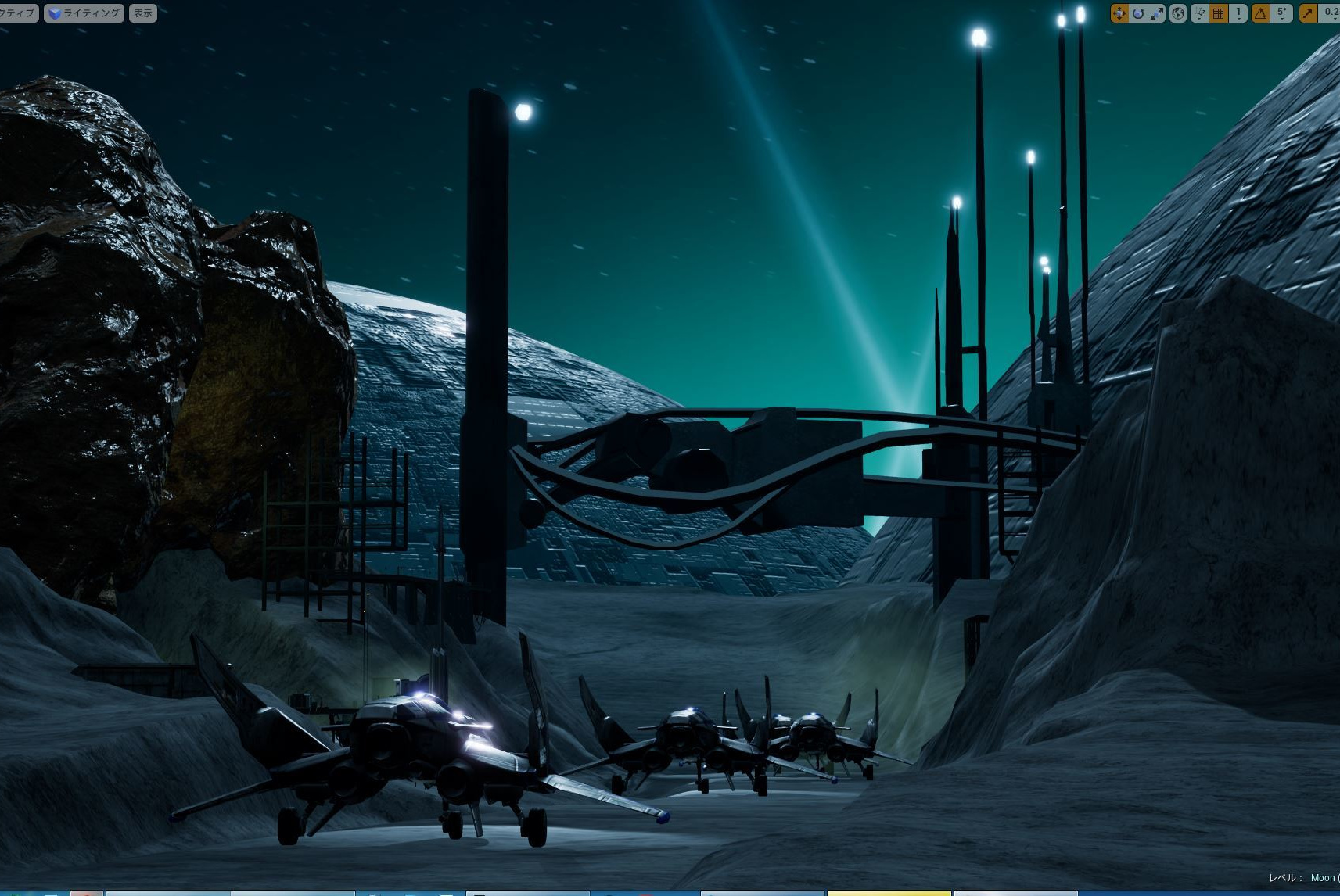Switch to the scale gizmo tool

coord(1156,13)
